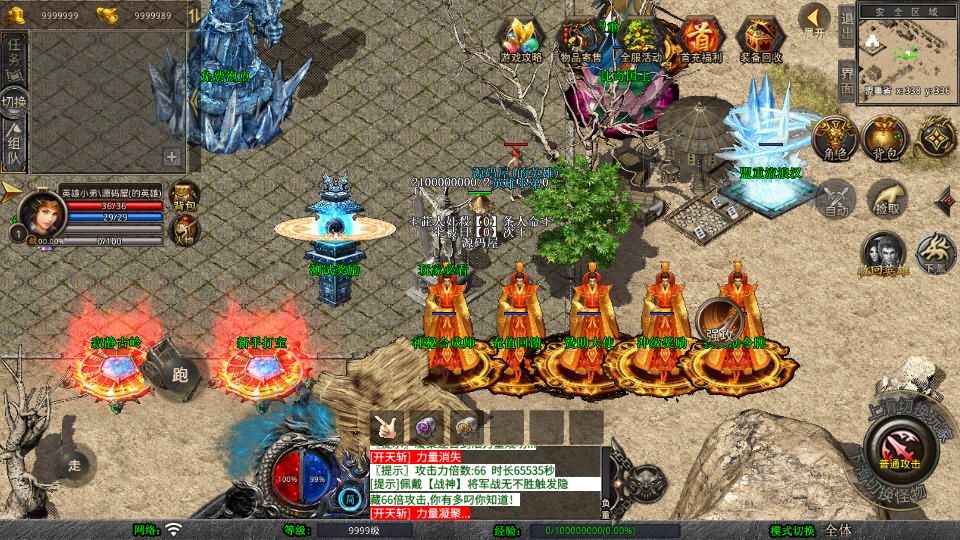This screenshot has height=540, width=960.
Task: Open the 首充福利 first recharge bonus
Action: (x=700, y=40)
